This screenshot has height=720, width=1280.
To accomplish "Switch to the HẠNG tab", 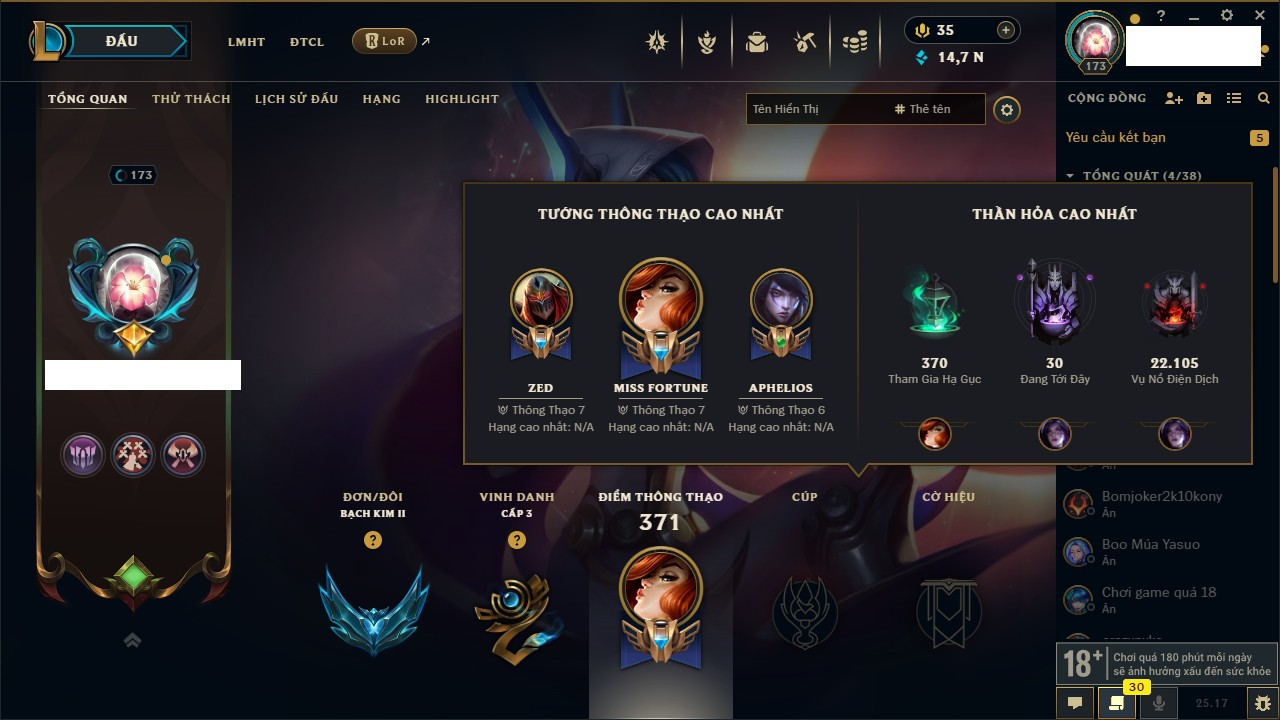I will [381, 99].
